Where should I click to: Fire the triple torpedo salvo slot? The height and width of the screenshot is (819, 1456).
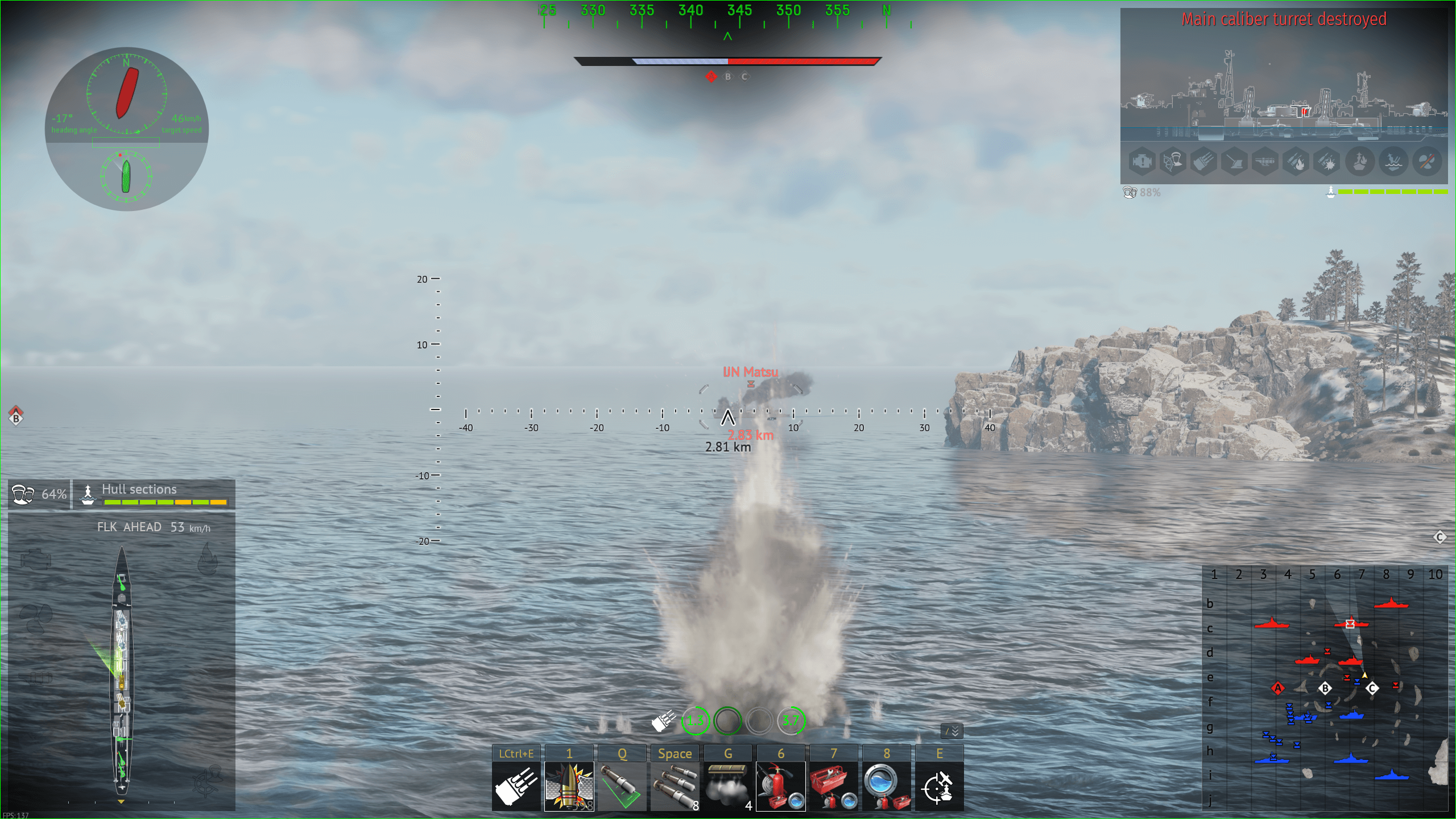[x=675, y=786]
